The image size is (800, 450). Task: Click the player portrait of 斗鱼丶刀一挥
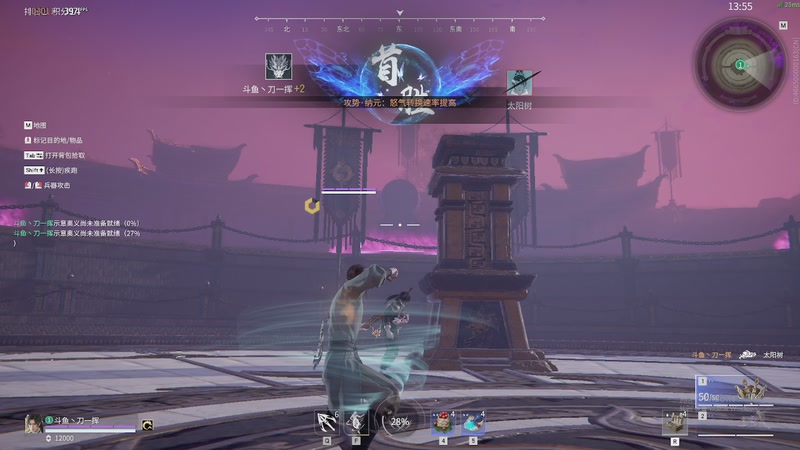point(33,424)
